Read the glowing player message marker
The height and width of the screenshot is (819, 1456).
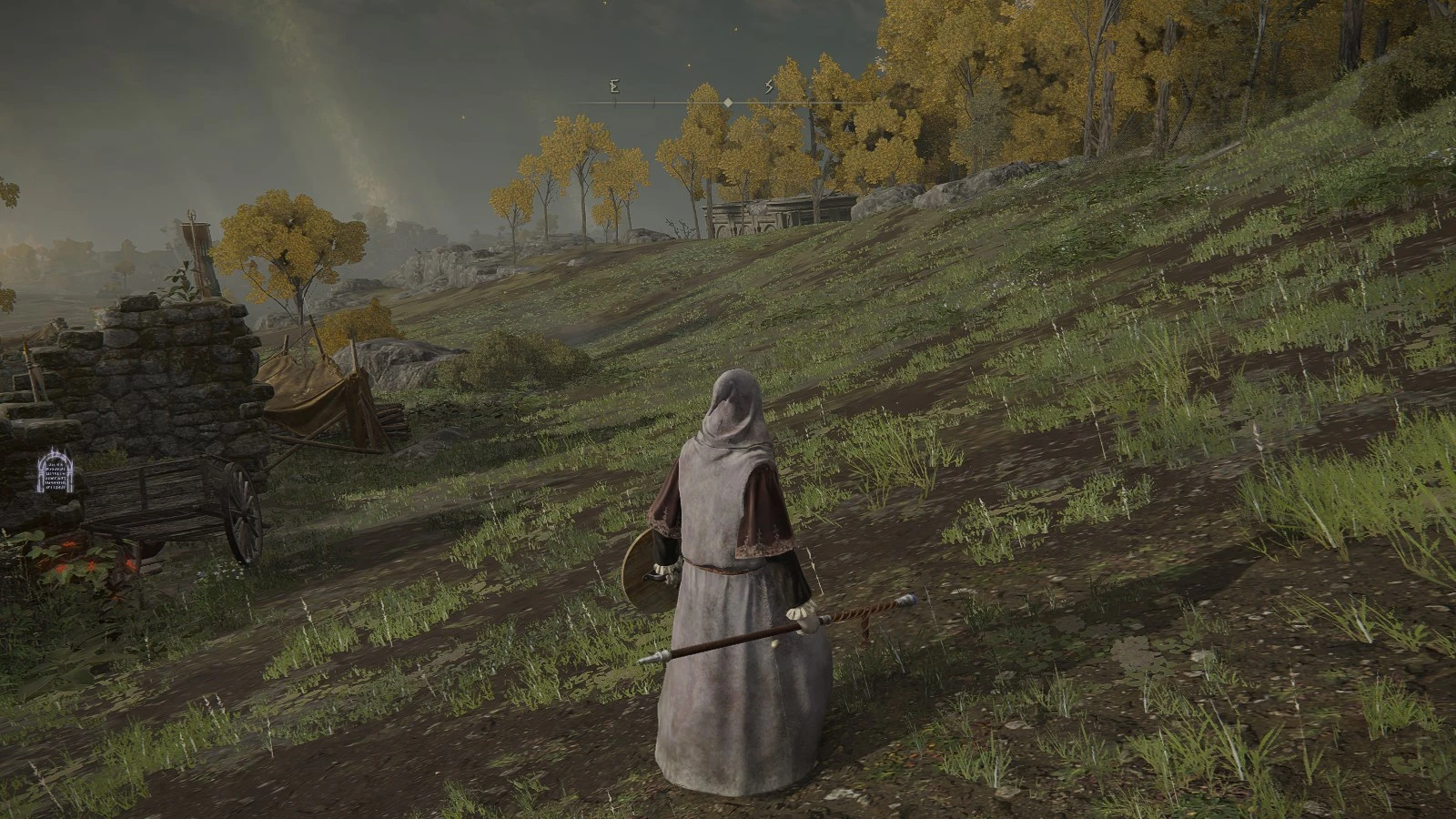(56, 471)
